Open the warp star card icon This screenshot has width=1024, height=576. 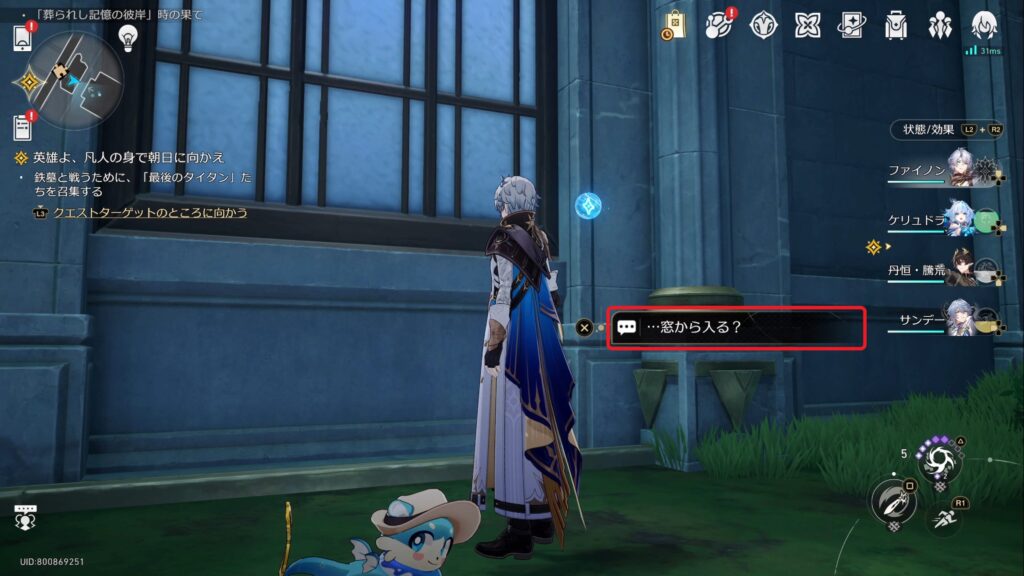click(852, 26)
